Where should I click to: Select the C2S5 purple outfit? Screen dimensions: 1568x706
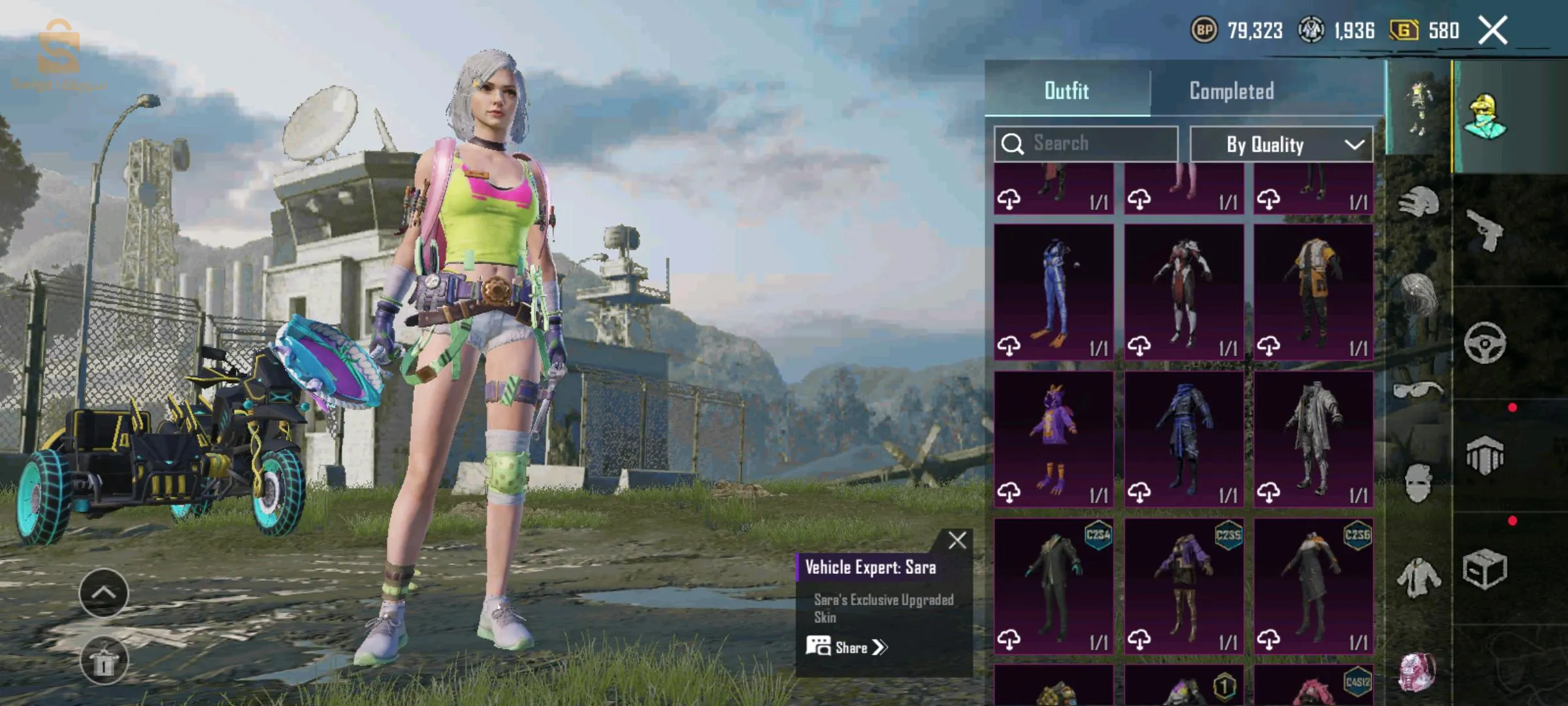pyautogui.click(x=1184, y=586)
